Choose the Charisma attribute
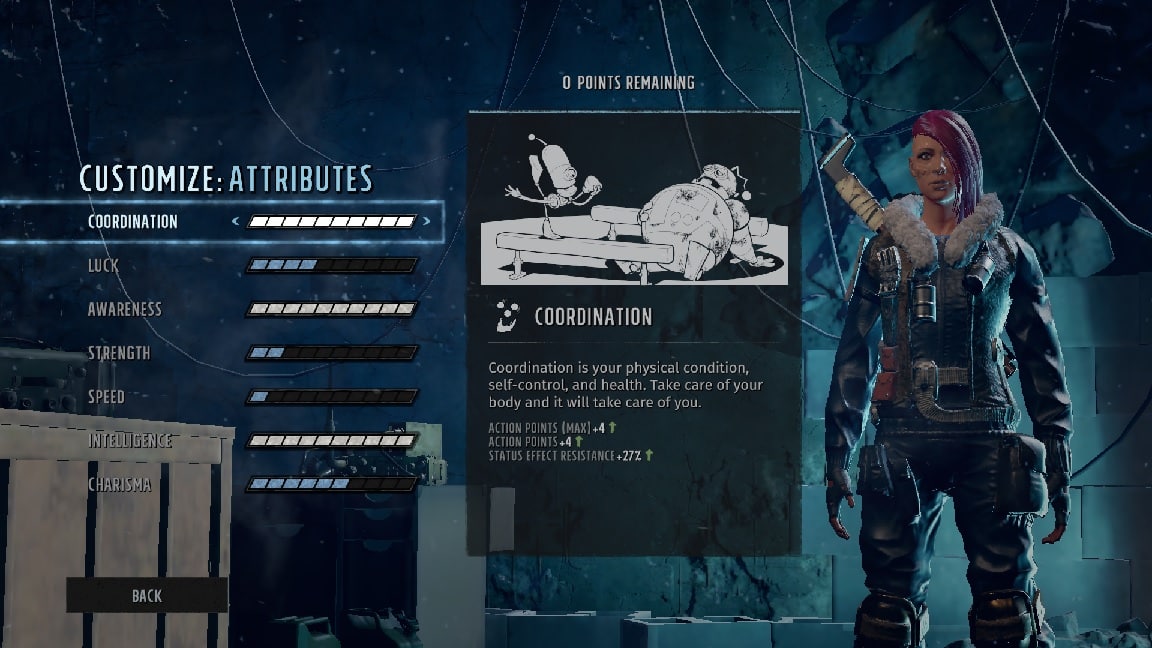Image resolution: width=1152 pixels, height=648 pixels. (x=120, y=485)
